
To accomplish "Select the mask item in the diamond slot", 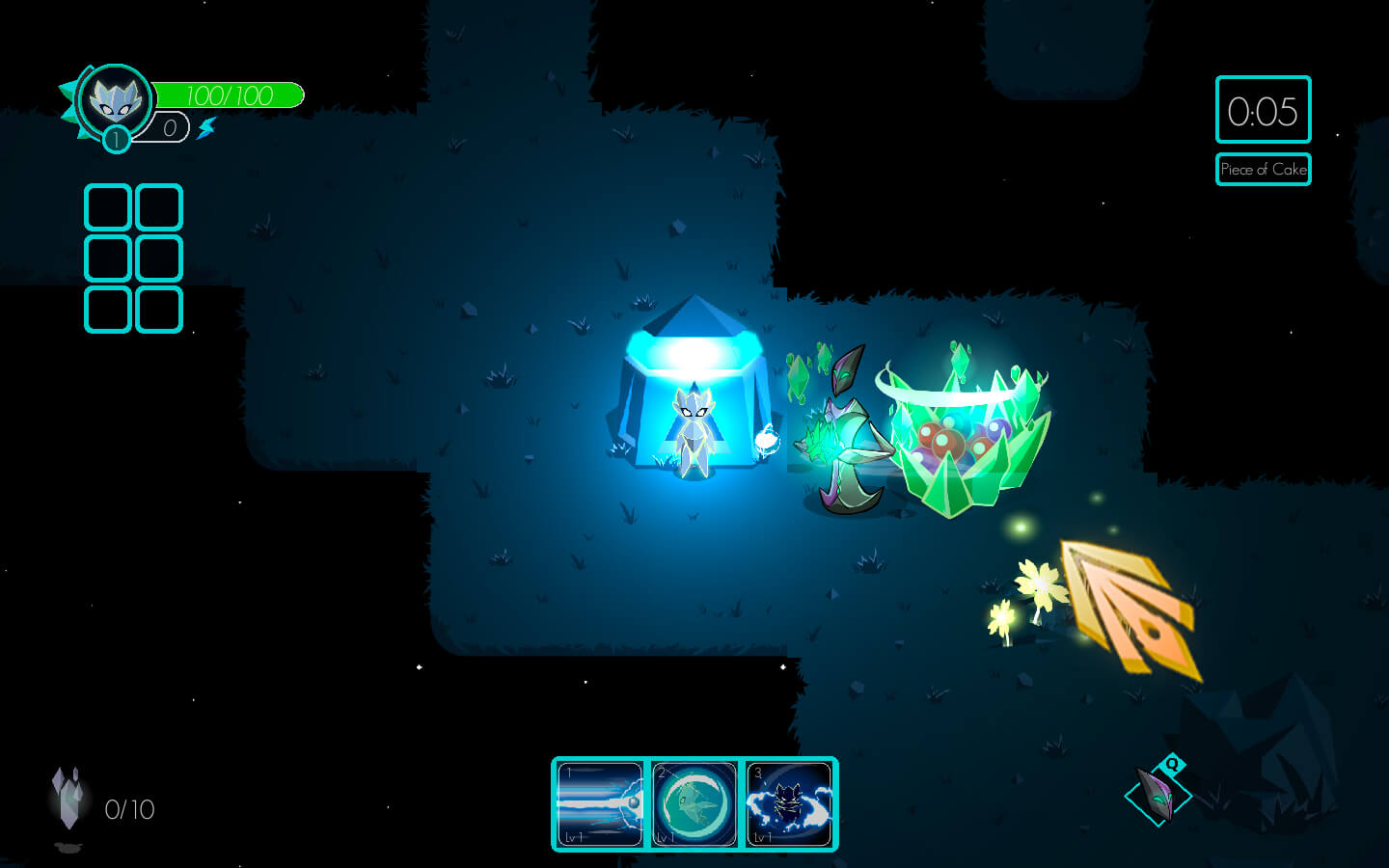I will (1157, 796).
